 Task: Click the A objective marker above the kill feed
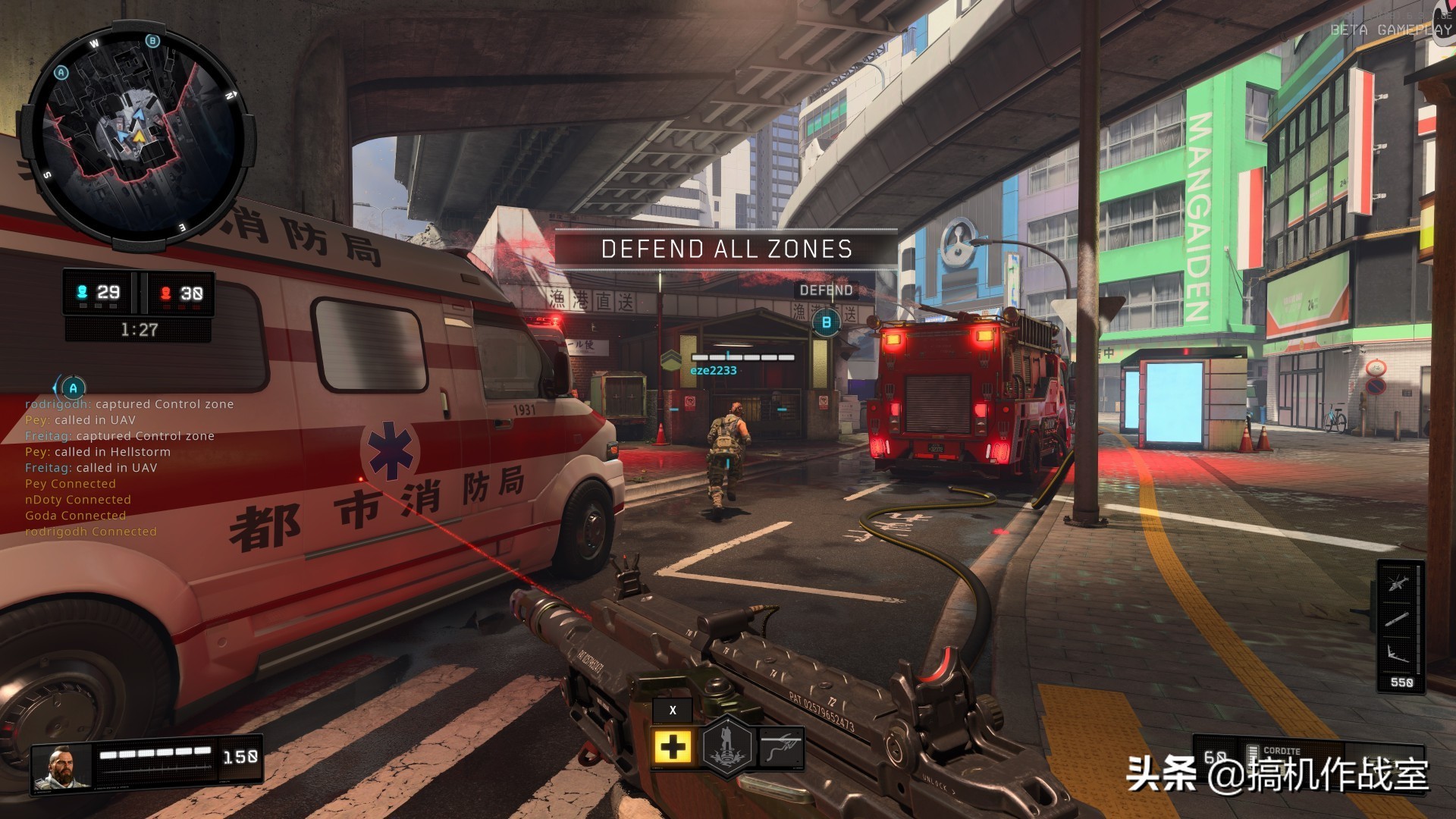73,388
